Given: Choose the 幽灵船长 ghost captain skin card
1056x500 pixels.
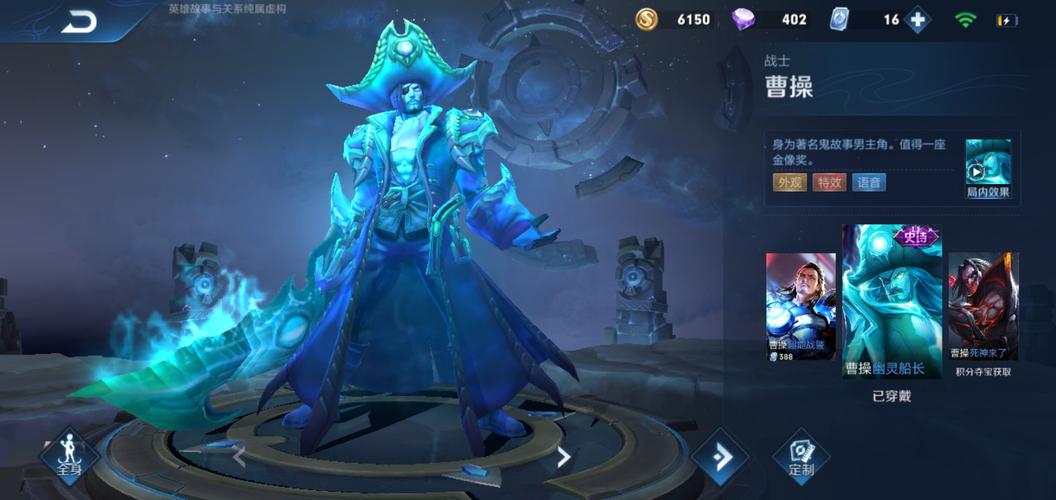Looking at the screenshot, I should pos(892,300).
